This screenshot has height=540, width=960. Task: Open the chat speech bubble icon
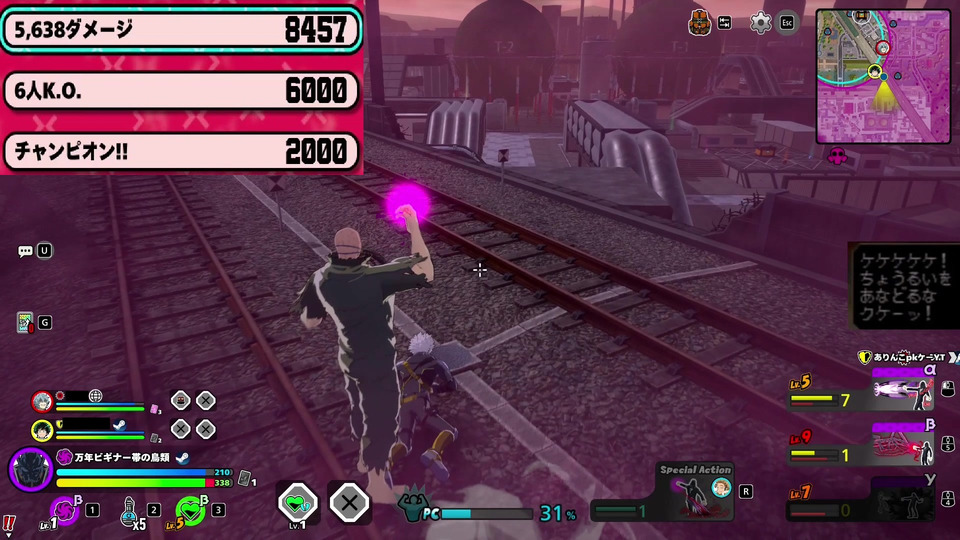point(26,251)
